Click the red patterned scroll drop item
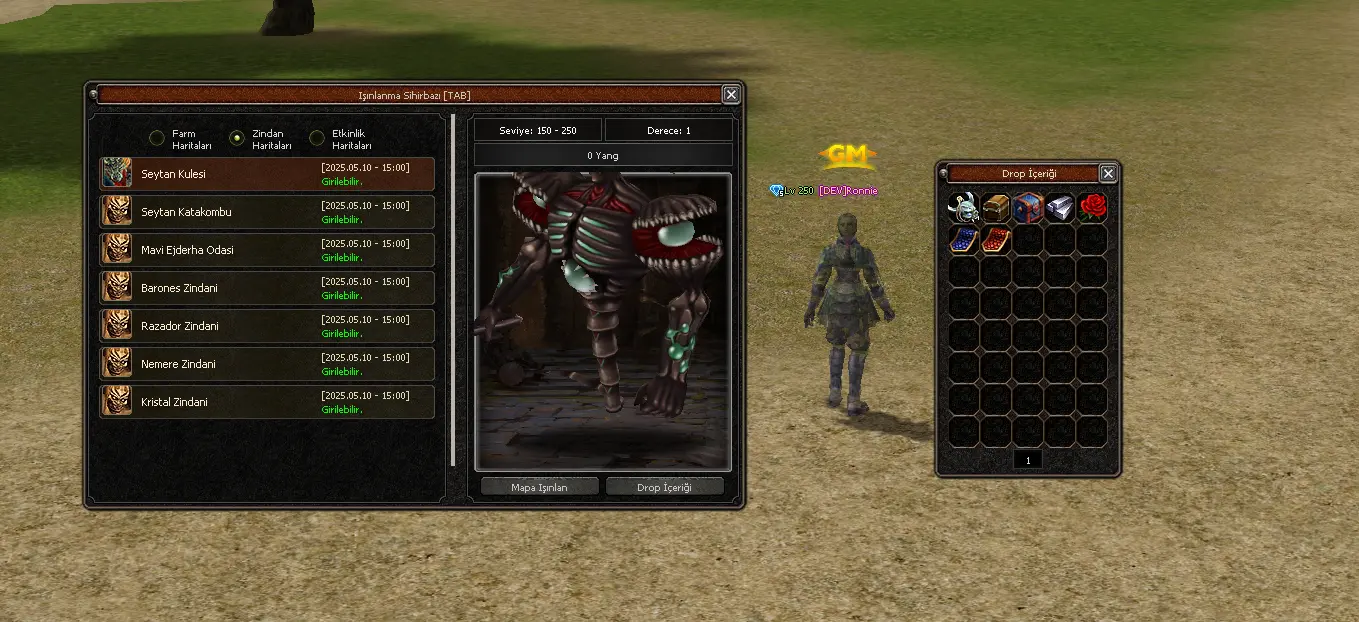The width and height of the screenshot is (1359, 622). click(996, 240)
